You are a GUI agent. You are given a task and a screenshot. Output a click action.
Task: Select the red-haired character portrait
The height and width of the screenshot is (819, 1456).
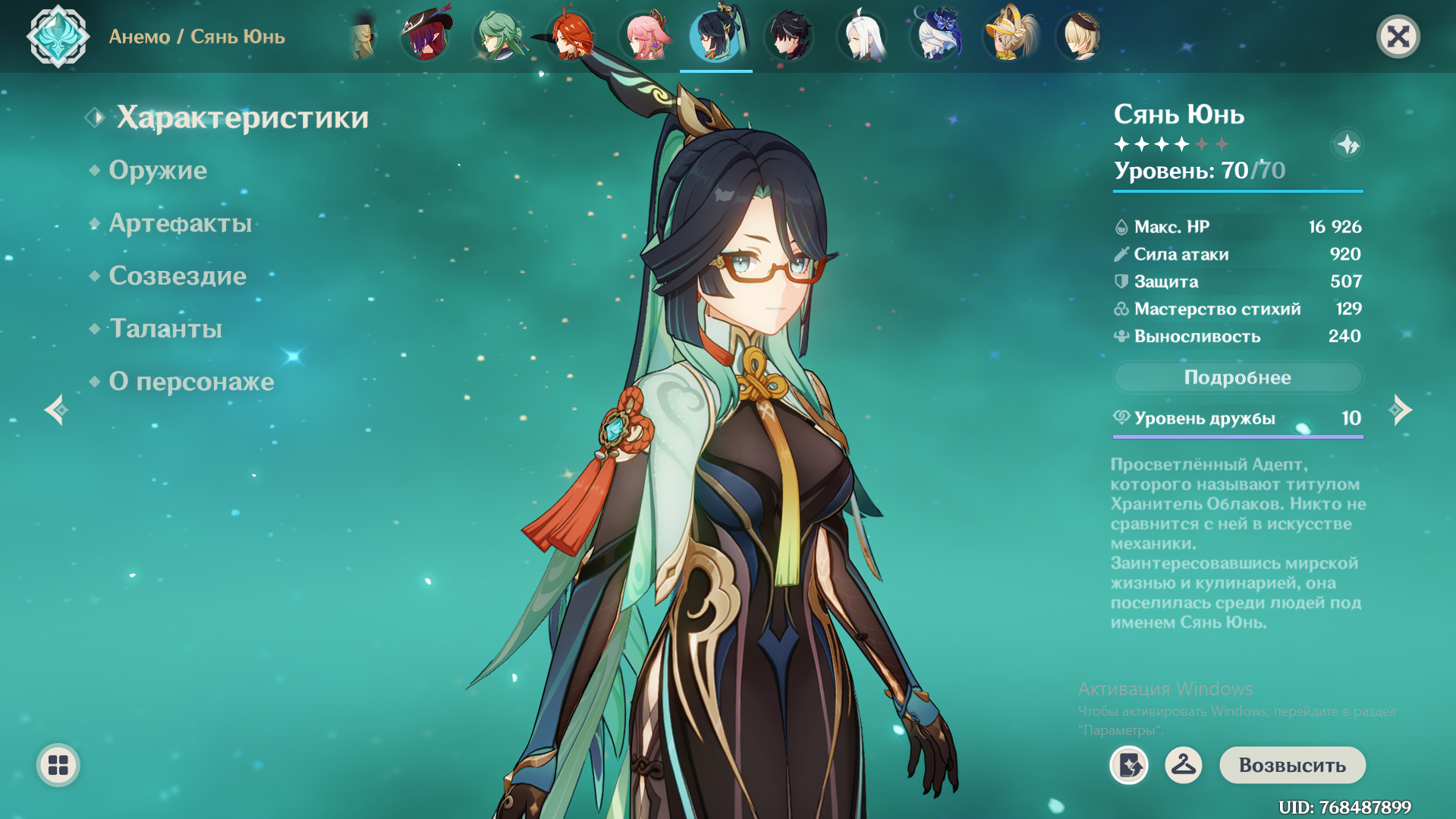[571, 36]
